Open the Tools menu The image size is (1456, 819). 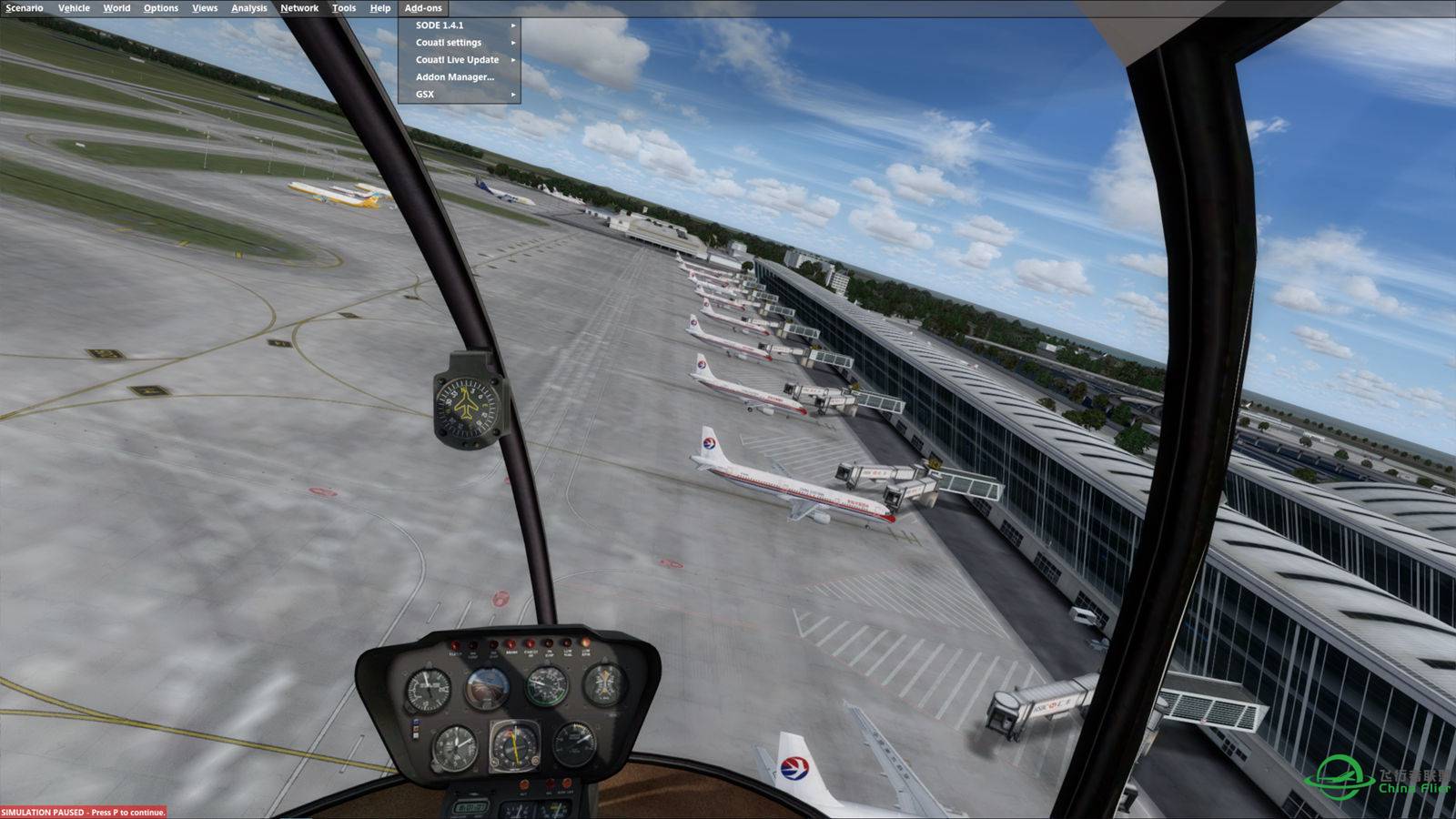coord(344,8)
